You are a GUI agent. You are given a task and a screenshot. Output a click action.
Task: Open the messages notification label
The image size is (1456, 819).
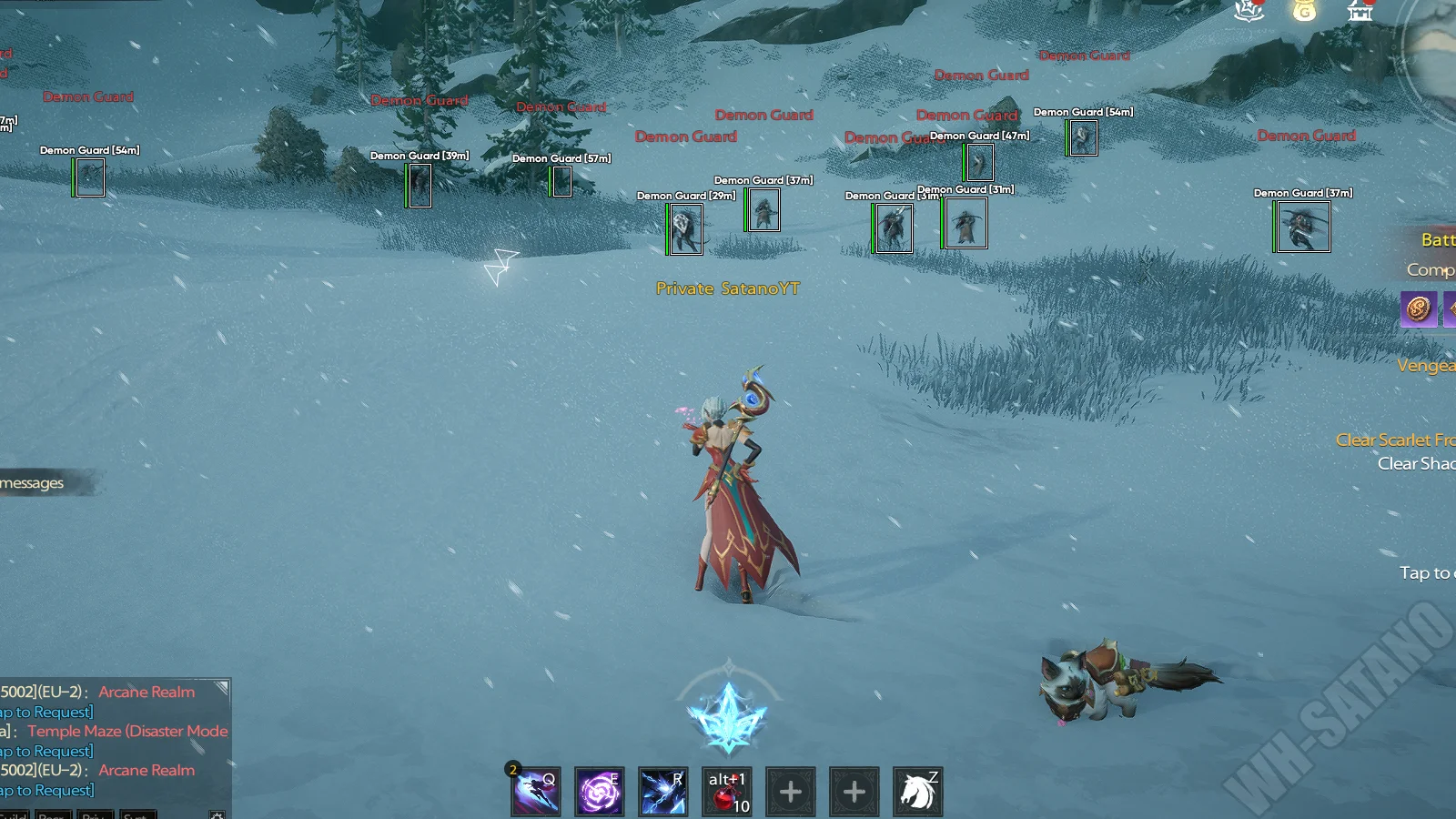(35, 483)
